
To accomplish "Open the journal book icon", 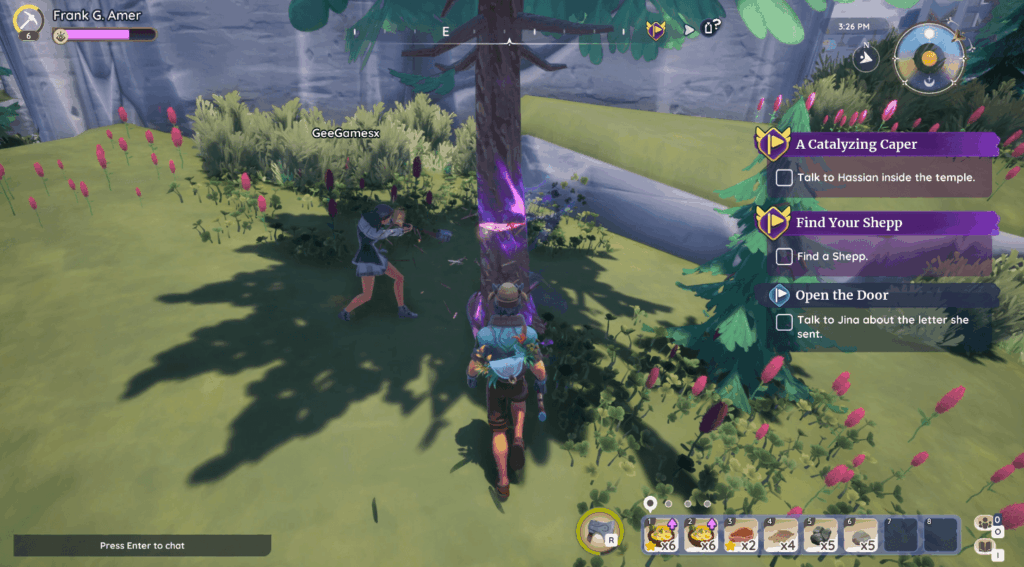I will pos(985,546).
